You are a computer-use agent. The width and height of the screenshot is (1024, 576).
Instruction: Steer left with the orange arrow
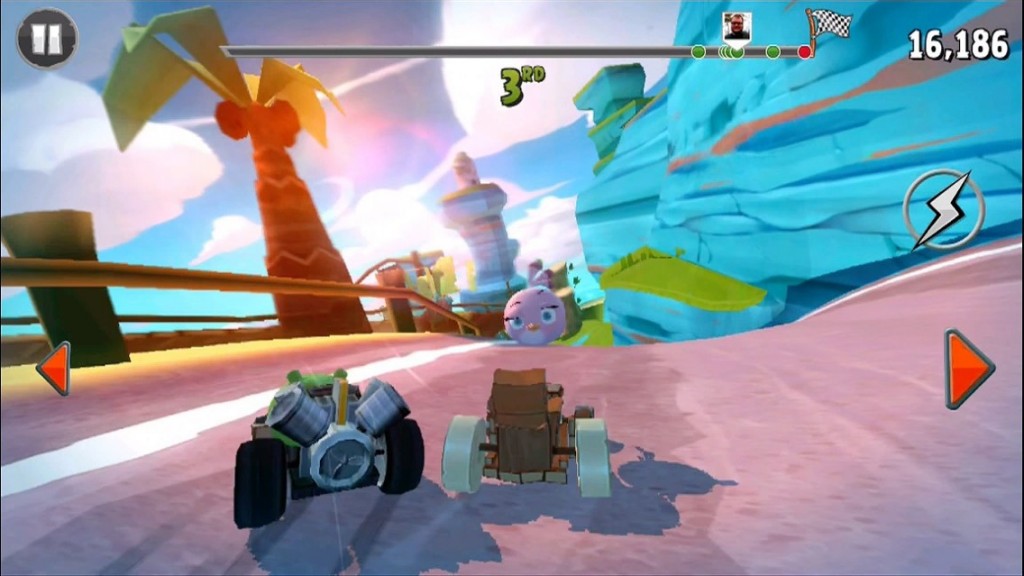coord(54,368)
